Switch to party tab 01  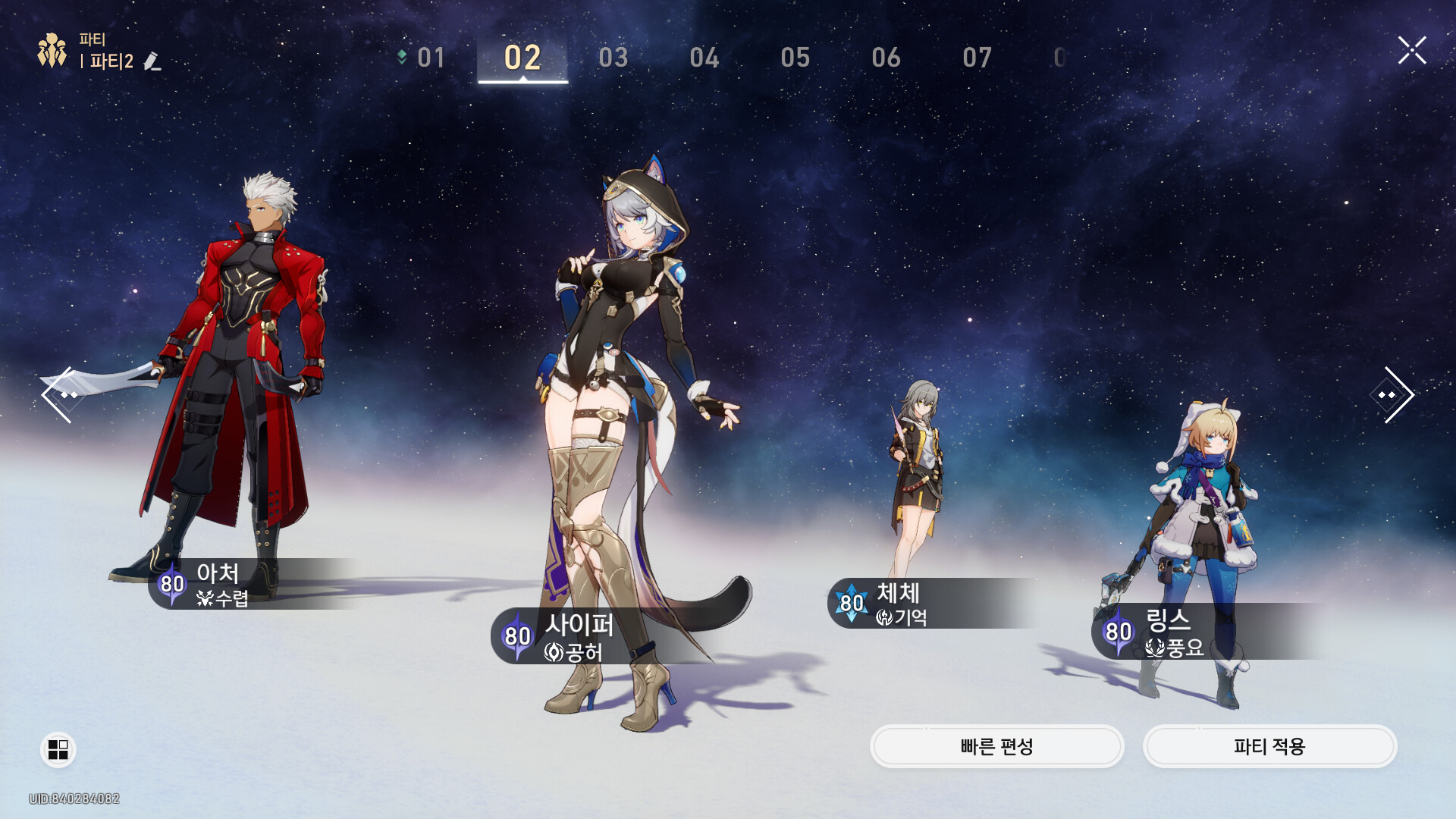pos(430,58)
